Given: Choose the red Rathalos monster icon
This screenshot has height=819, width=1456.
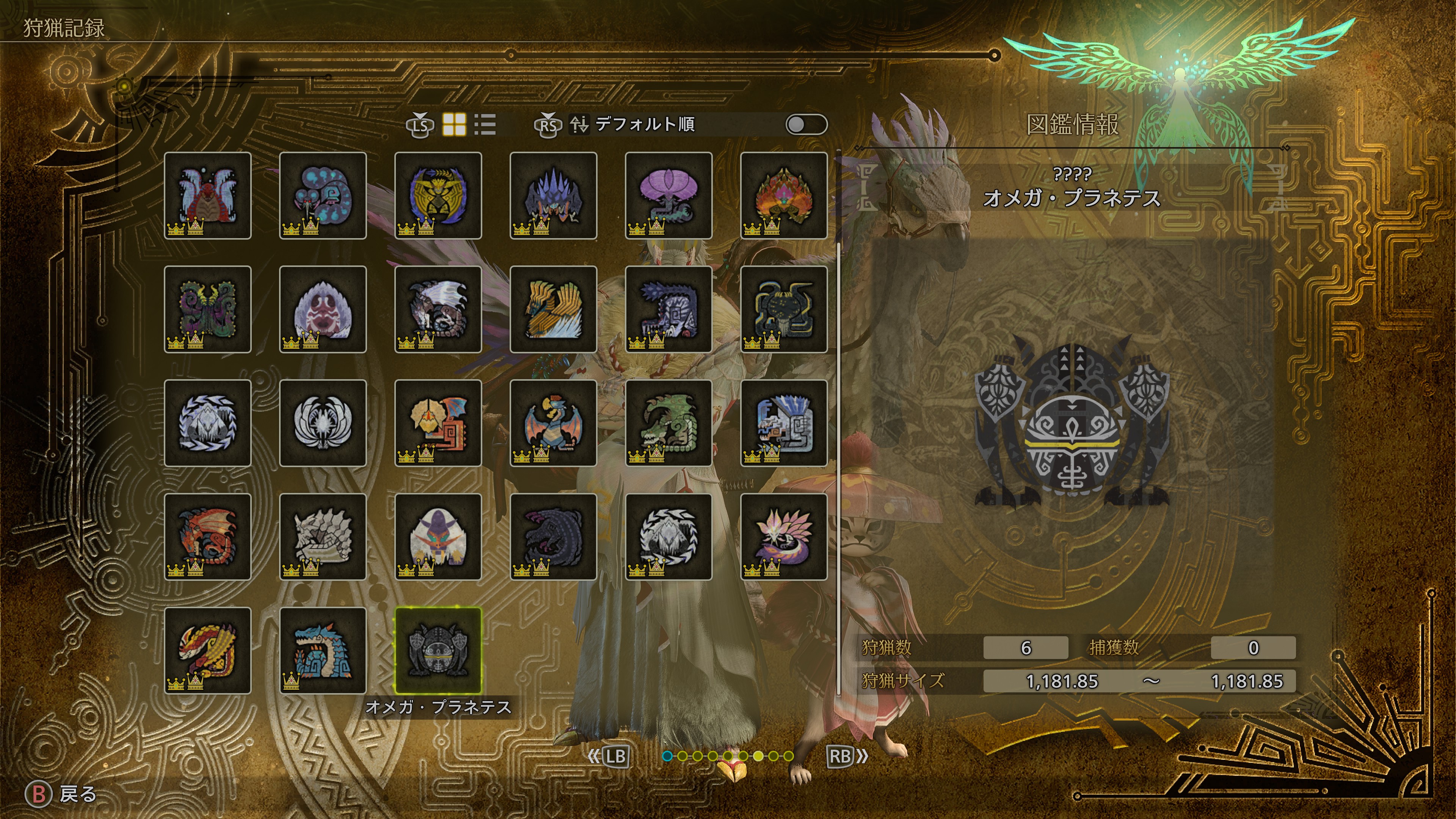Looking at the screenshot, I should (207, 537).
